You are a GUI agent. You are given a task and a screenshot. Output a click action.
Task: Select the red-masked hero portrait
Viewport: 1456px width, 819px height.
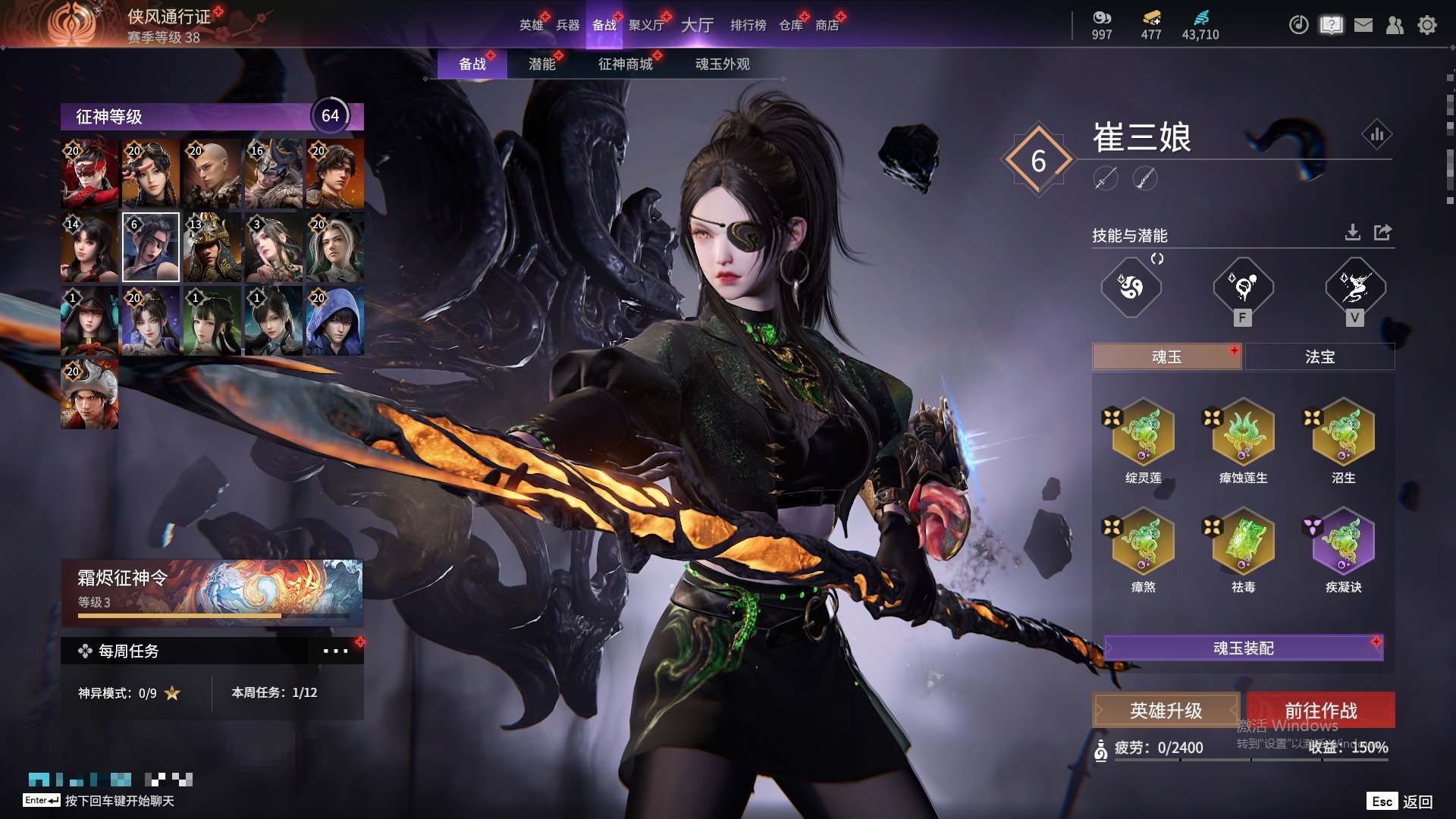(x=89, y=174)
